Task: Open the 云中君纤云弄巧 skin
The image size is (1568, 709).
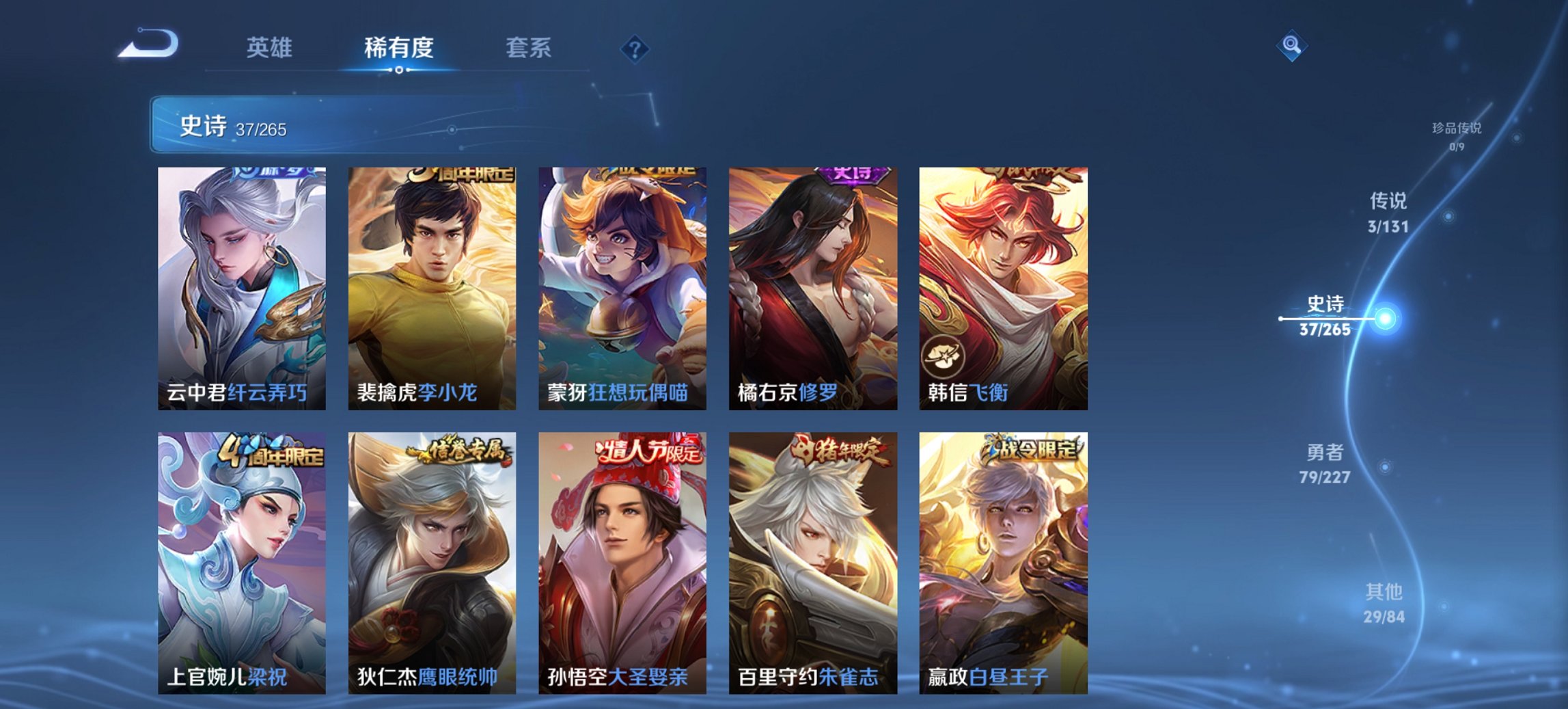Action: 244,287
